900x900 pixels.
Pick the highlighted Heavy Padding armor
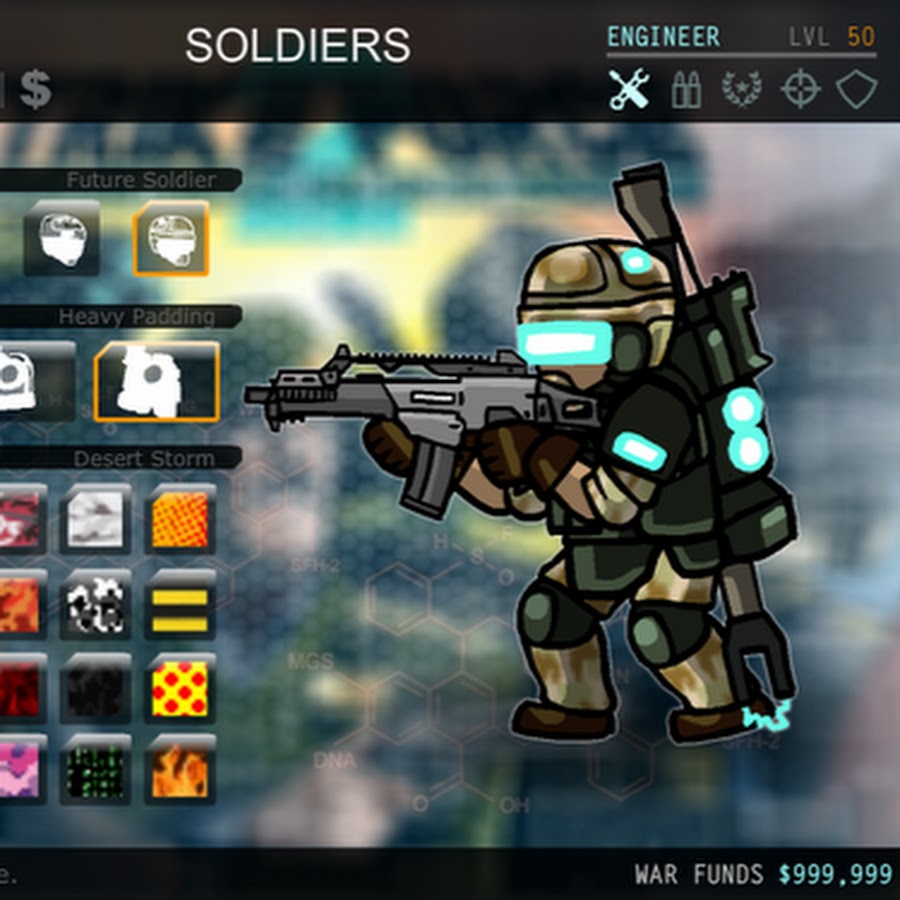pyautogui.click(x=156, y=381)
